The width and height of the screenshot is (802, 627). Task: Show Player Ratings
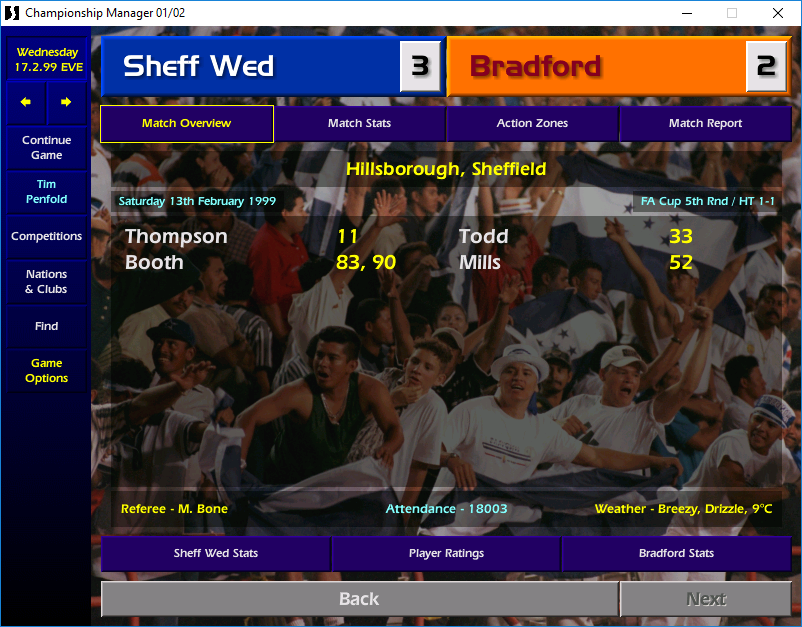446,553
